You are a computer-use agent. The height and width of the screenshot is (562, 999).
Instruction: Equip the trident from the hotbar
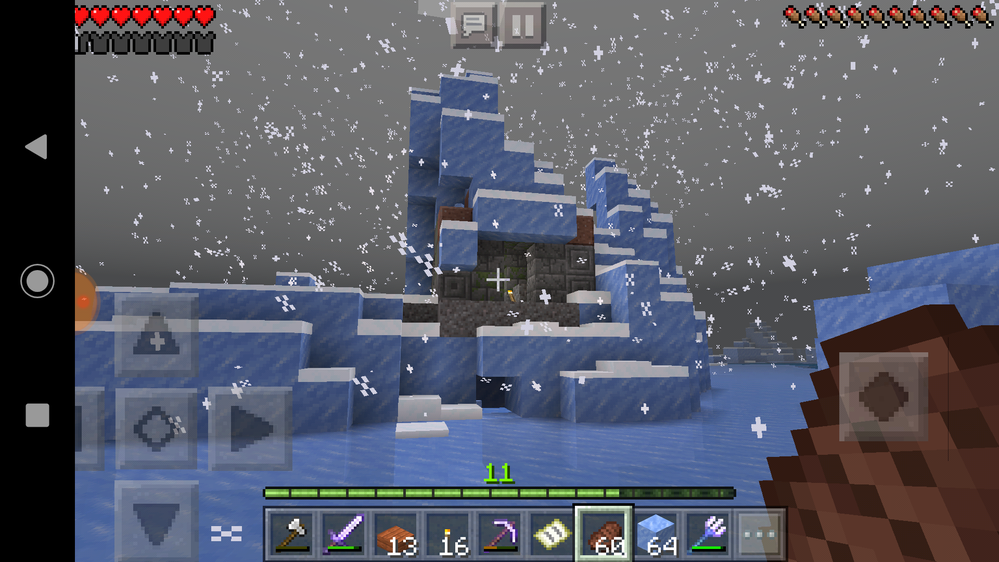click(707, 535)
